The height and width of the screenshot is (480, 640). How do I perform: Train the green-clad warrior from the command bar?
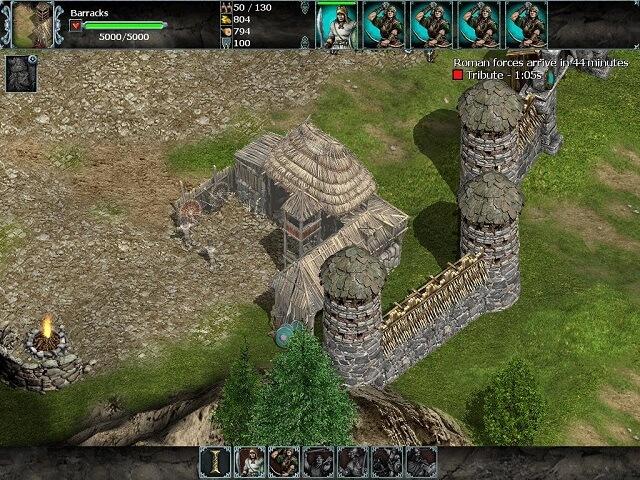pyautogui.click(x=284, y=461)
